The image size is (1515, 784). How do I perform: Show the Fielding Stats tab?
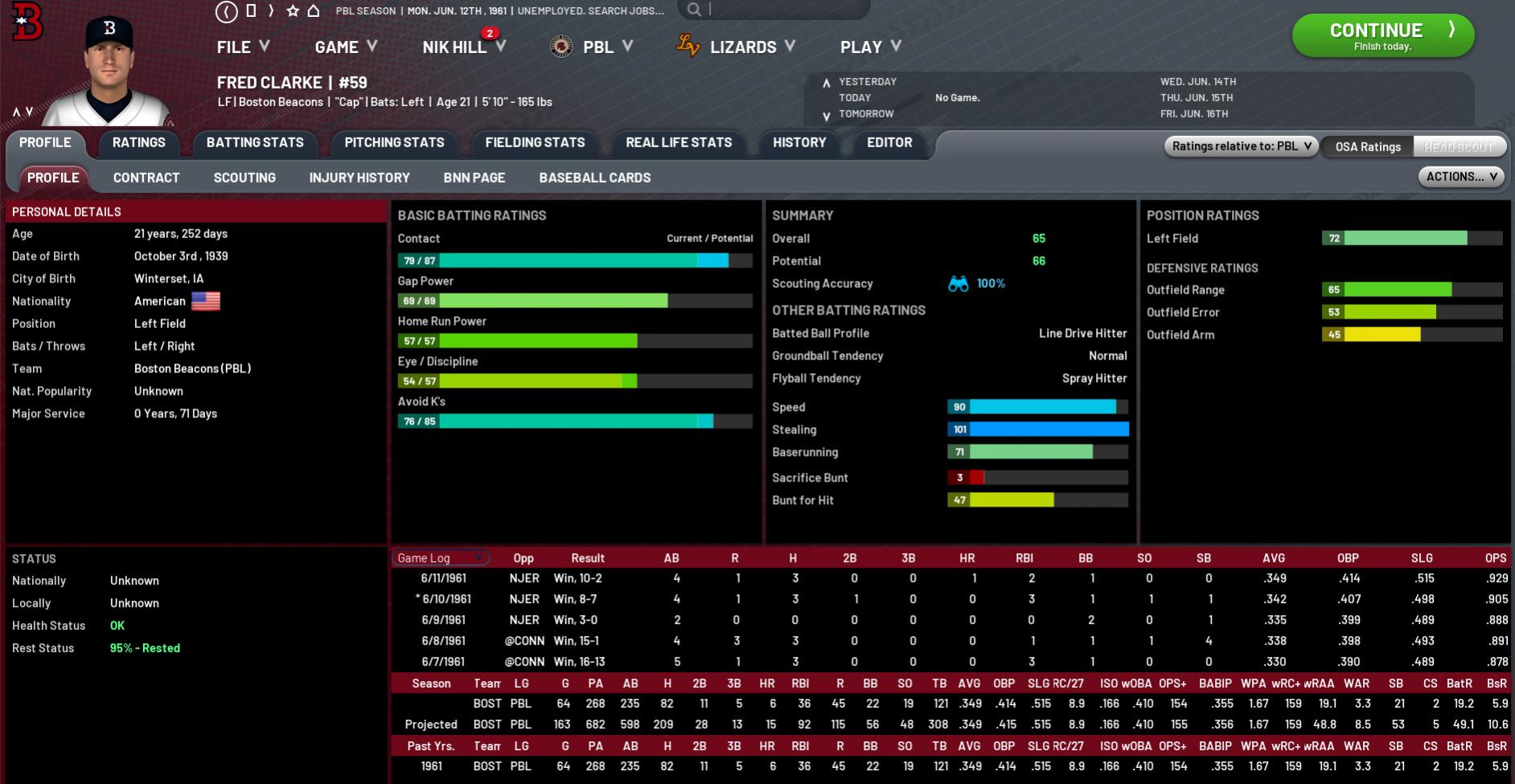(x=535, y=142)
